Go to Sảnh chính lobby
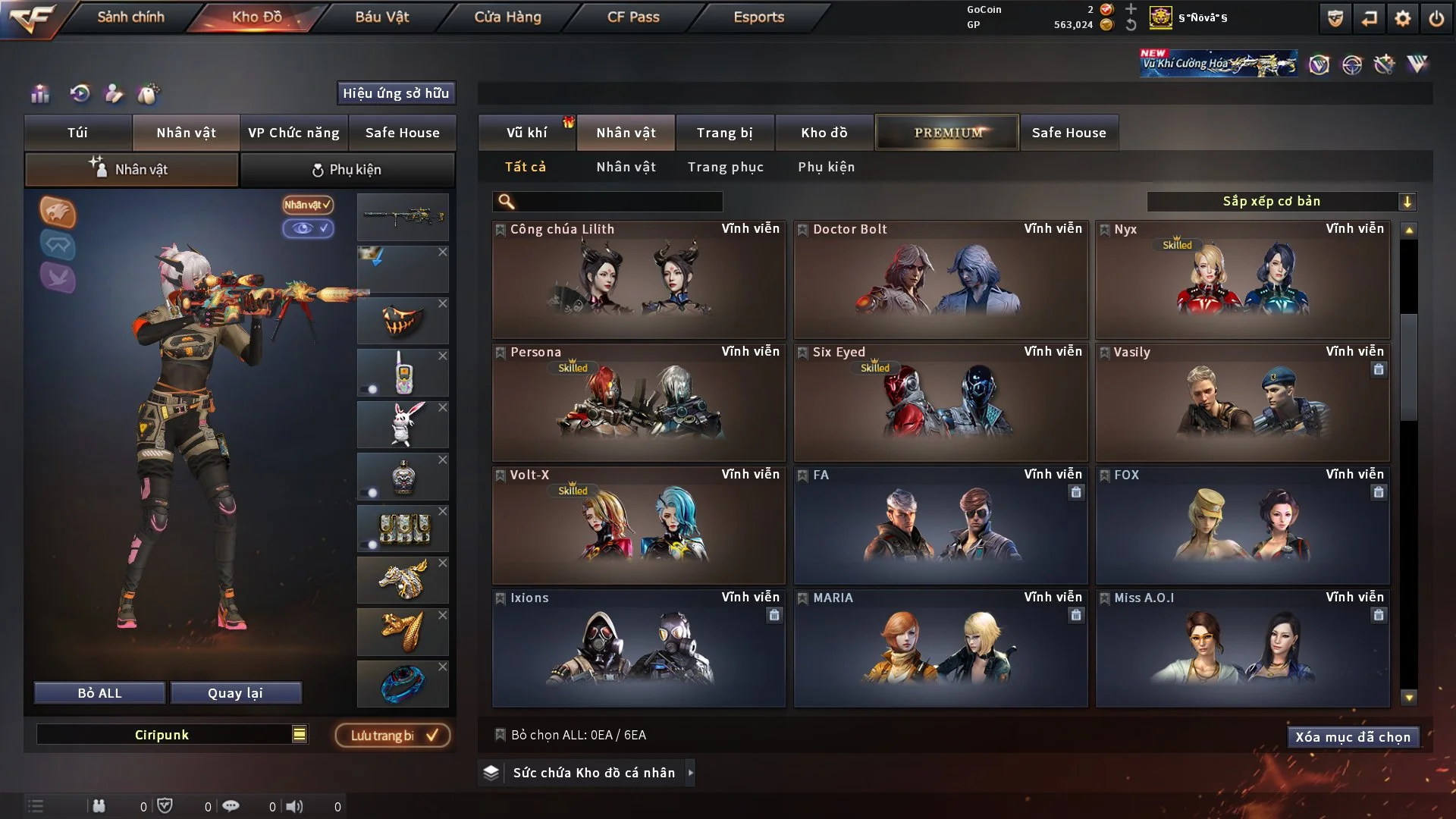1456x819 pixels. (x=130, y=17)
